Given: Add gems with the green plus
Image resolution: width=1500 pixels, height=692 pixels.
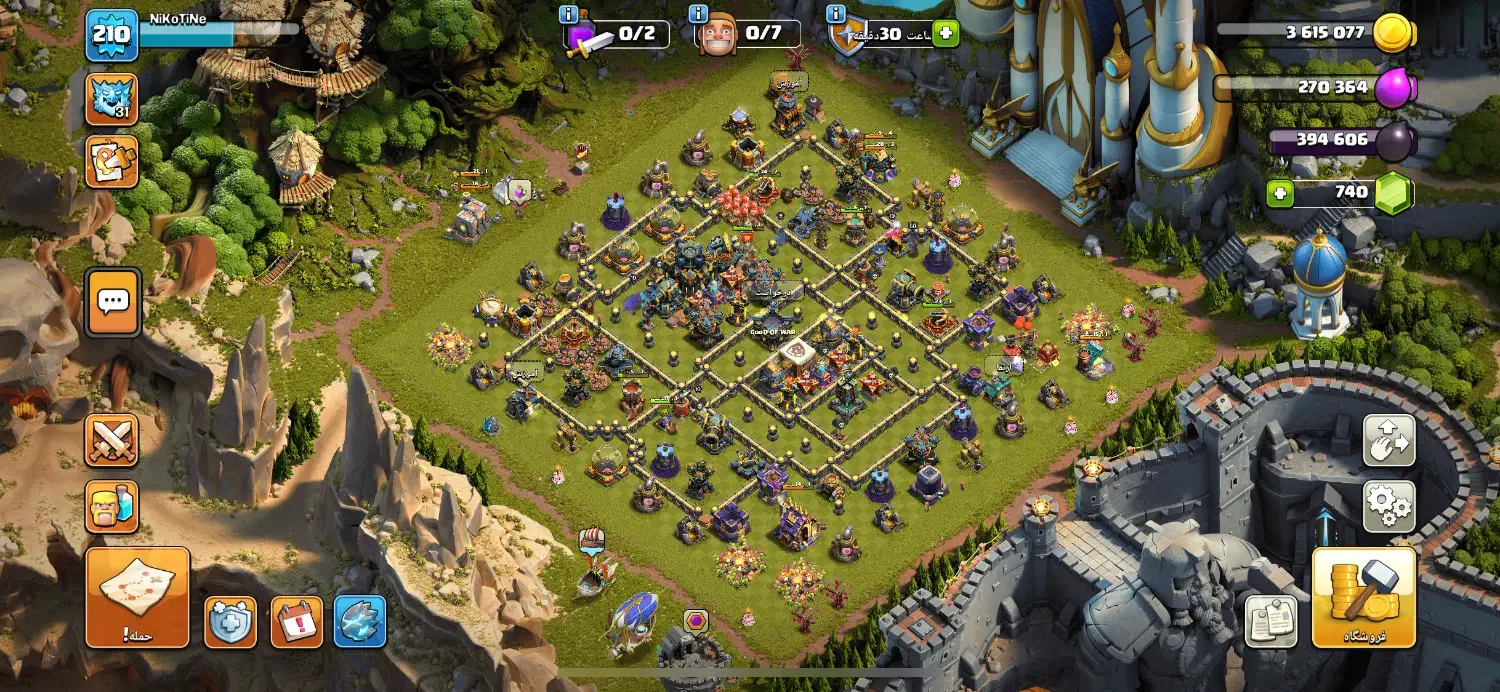Looking at the screenshot, I should click(1280, 193).
